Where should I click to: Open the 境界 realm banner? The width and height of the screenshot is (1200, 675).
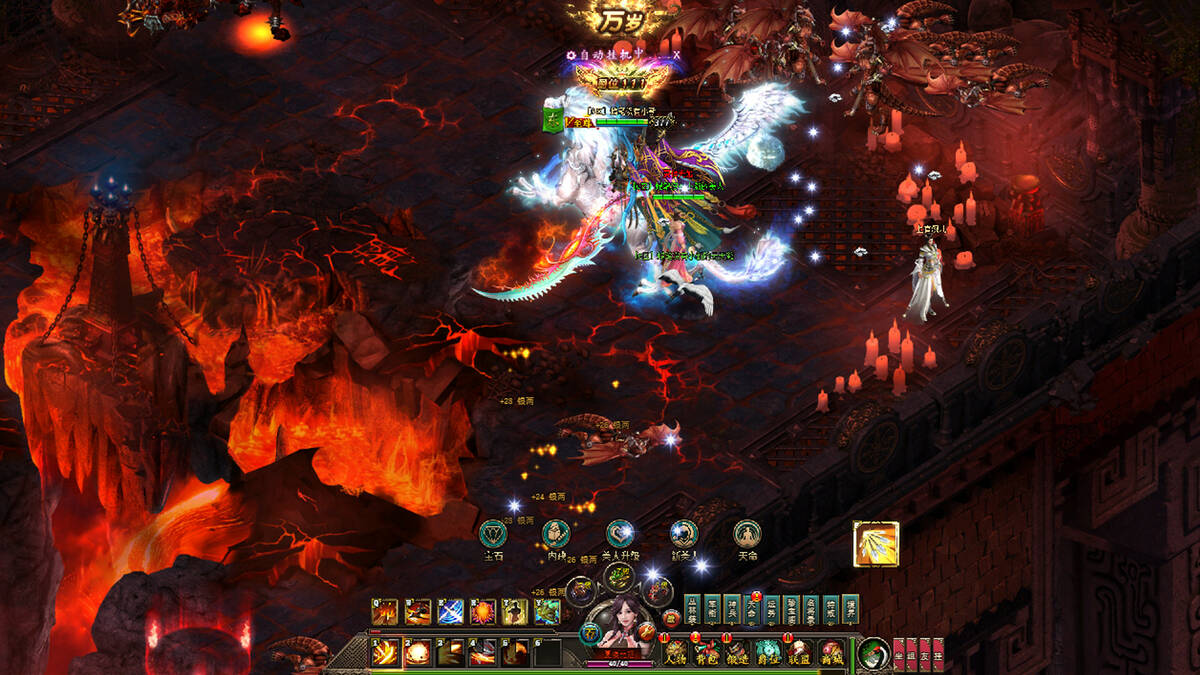[850, 608]
